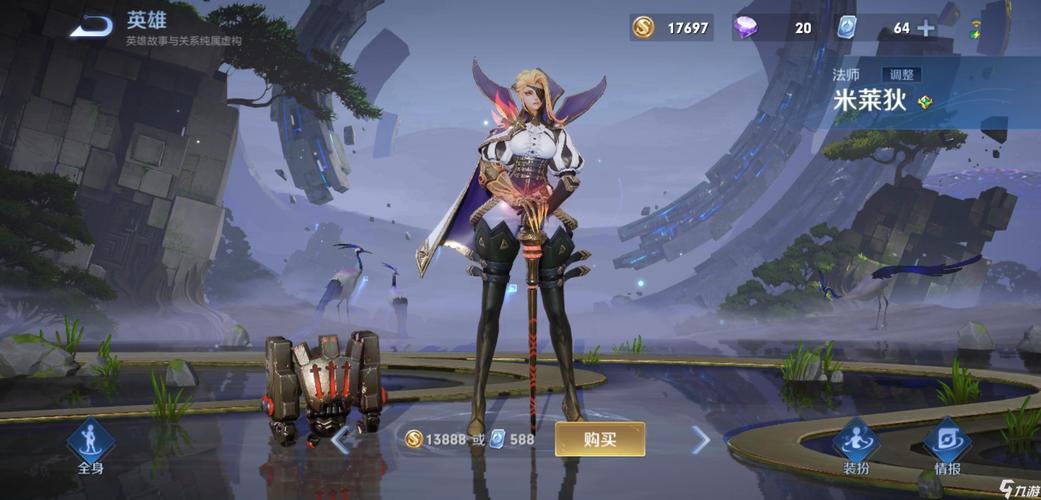Open the 情报 hero info panel
This screenshot has width=1041, height=500.
coord(946,447)
